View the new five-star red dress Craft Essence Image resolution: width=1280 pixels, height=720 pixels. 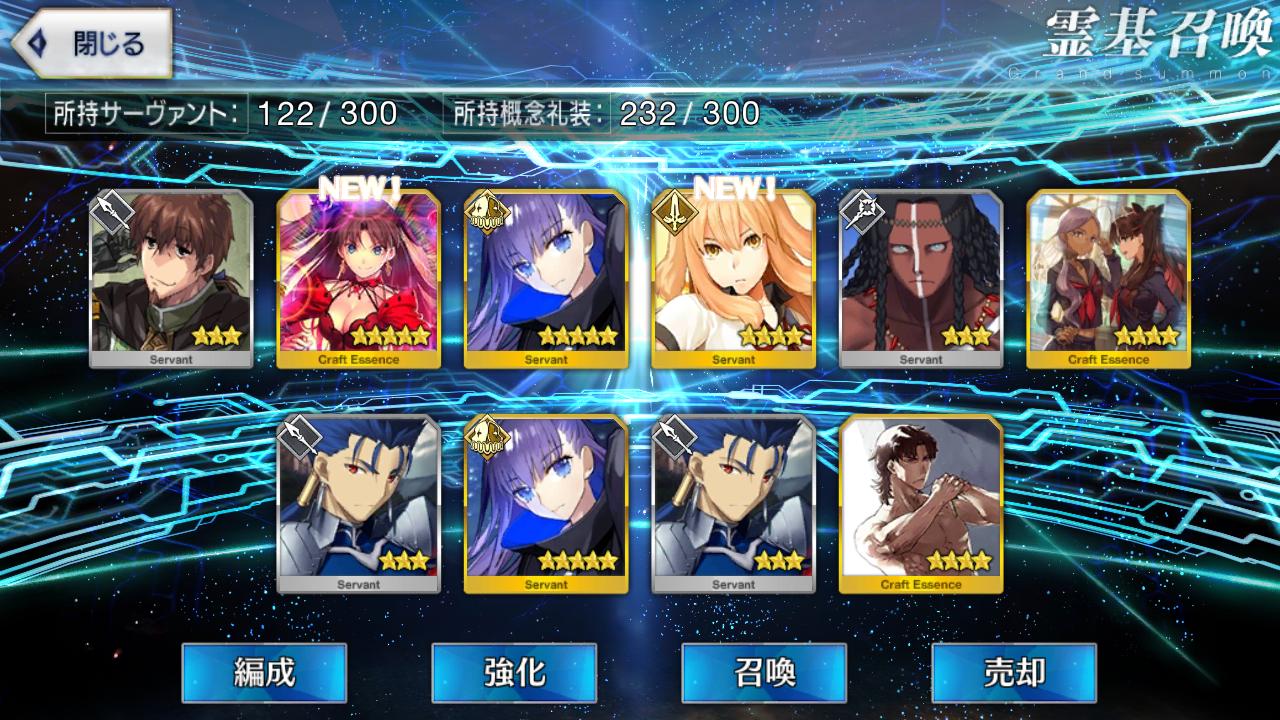pos(358,278)
